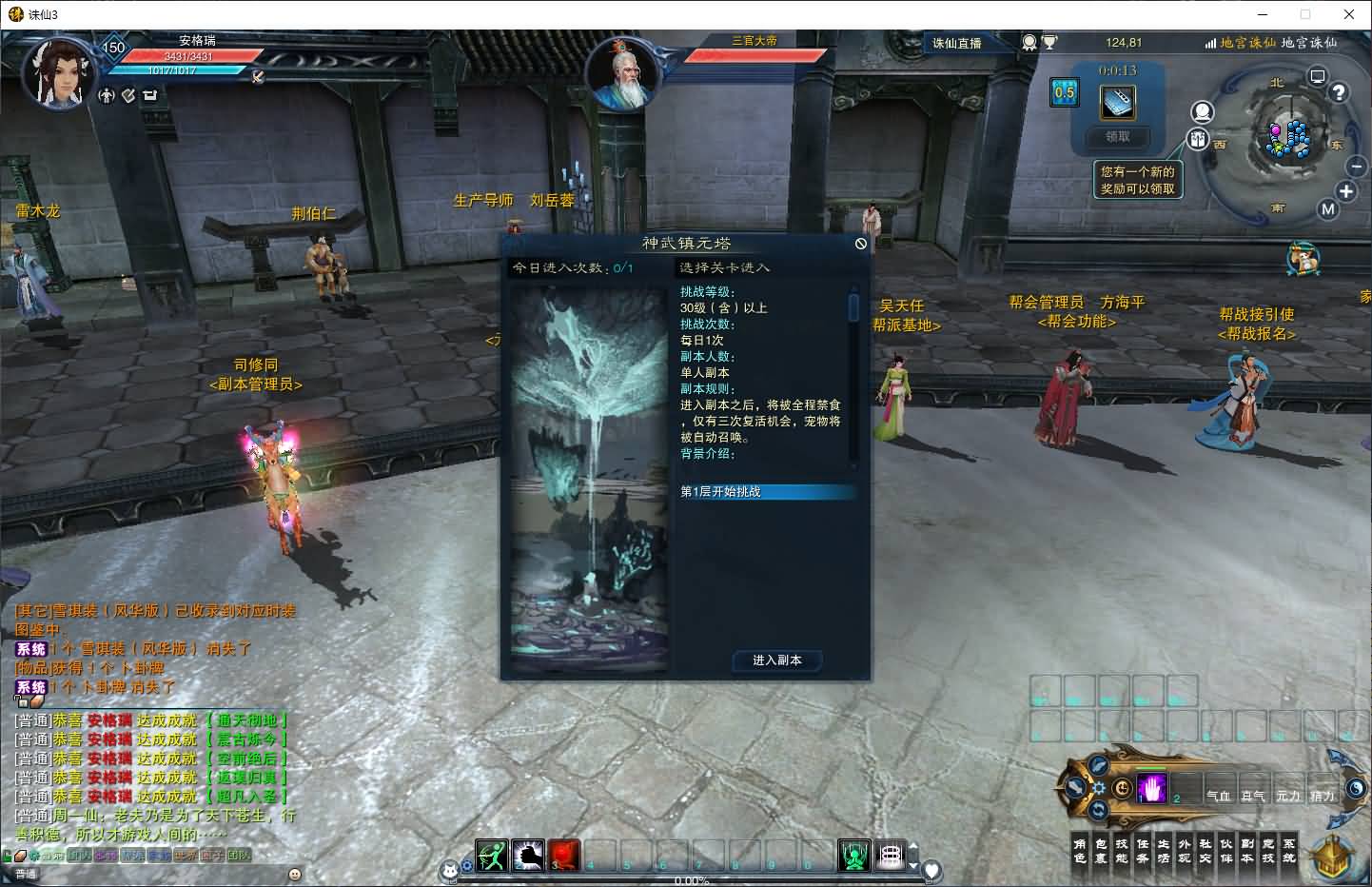Zoom out the minimap with minus button

pyautogui.click(x=1357, y=166)
